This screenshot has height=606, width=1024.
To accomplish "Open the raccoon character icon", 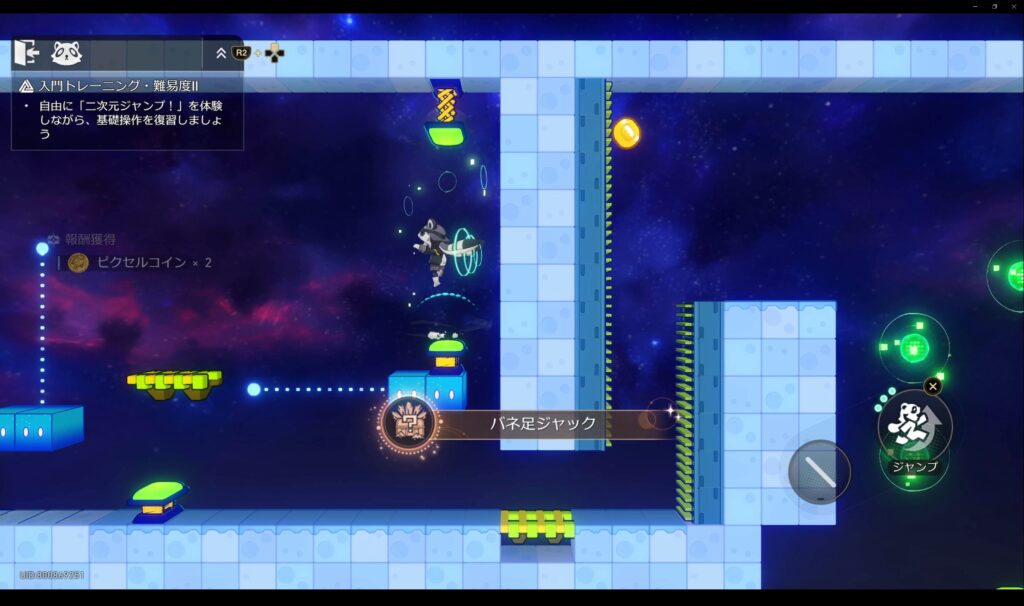I will tap(67, 53).
